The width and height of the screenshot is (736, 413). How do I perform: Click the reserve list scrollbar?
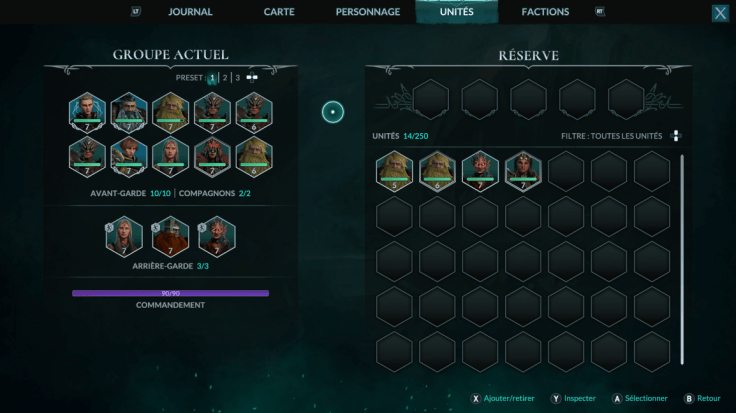[x=683, y=260]
